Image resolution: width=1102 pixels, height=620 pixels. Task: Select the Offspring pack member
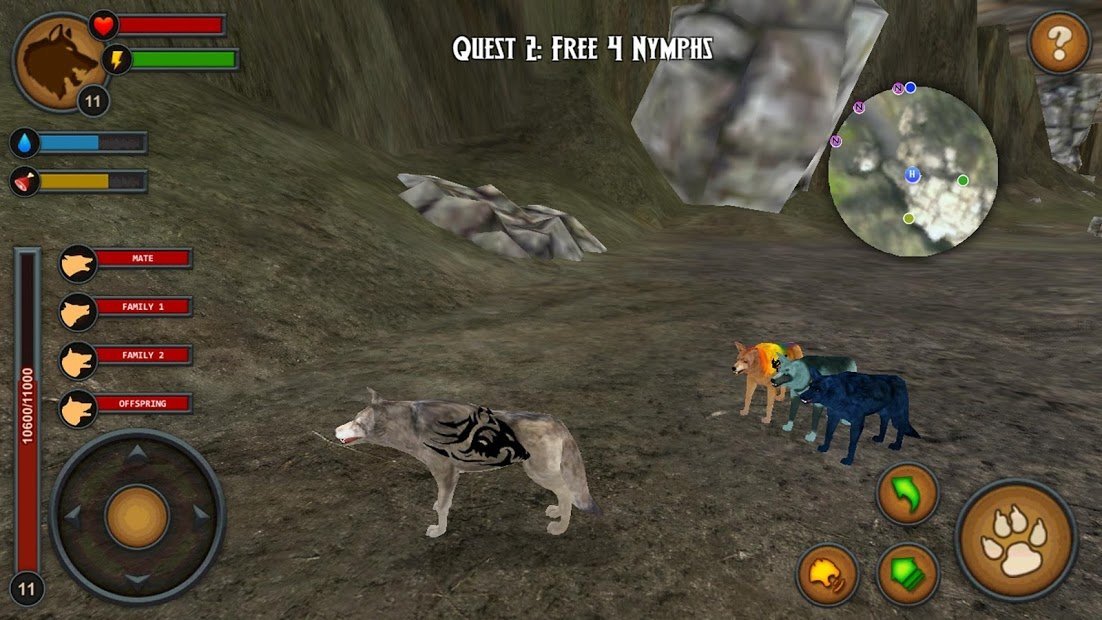tap(125, 404)
